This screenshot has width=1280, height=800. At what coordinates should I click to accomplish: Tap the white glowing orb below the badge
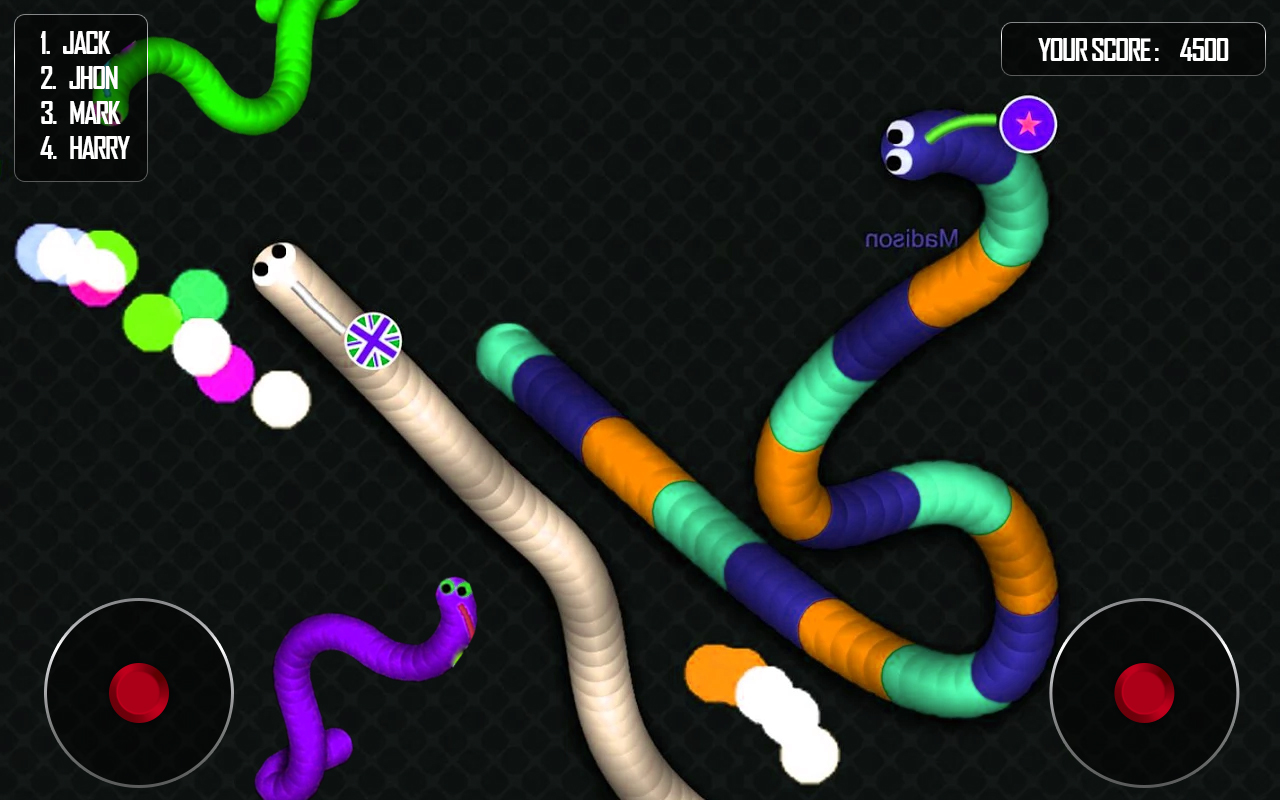click(x=280, y=397)
